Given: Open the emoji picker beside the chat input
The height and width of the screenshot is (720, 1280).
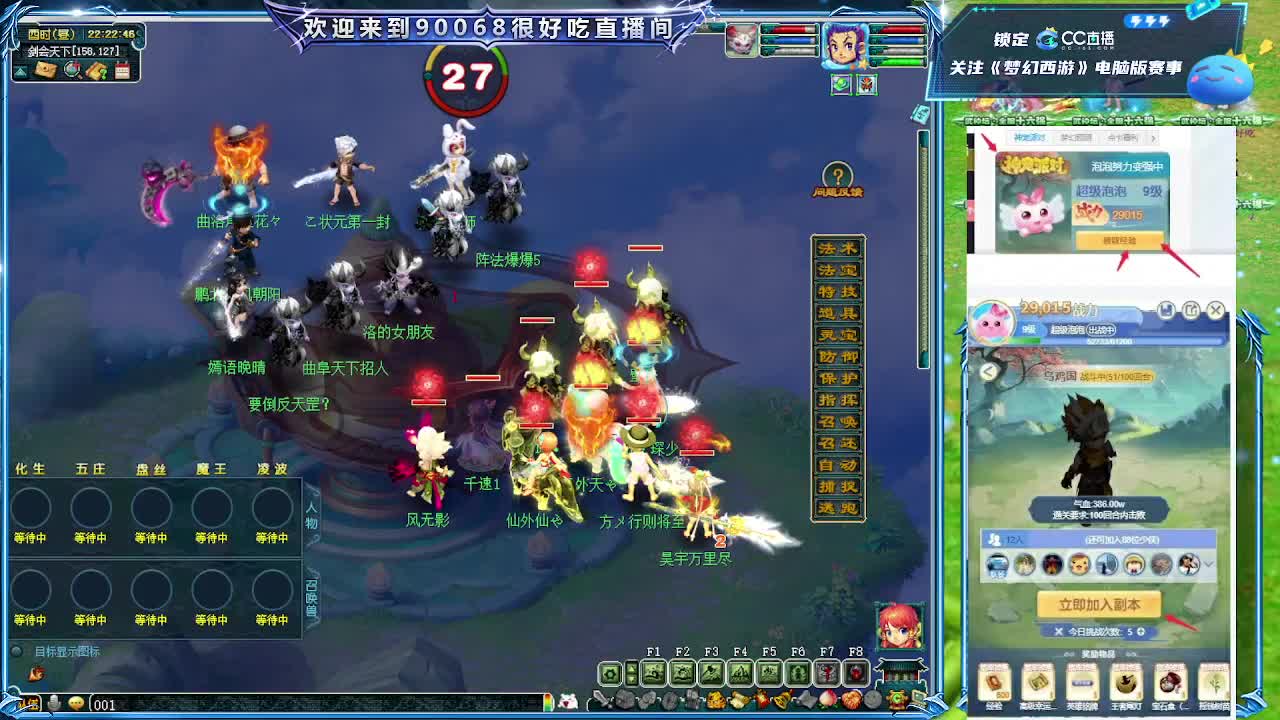Looking at the screenshot, I should click(77, 703).
